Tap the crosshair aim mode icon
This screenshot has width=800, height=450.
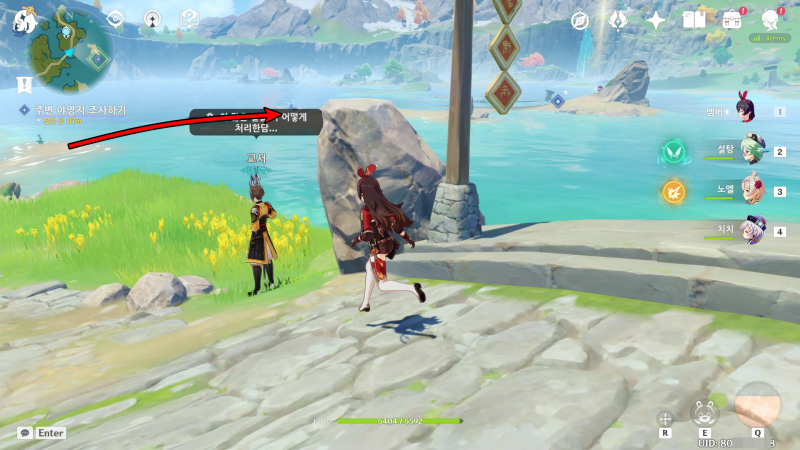[664, 418]
